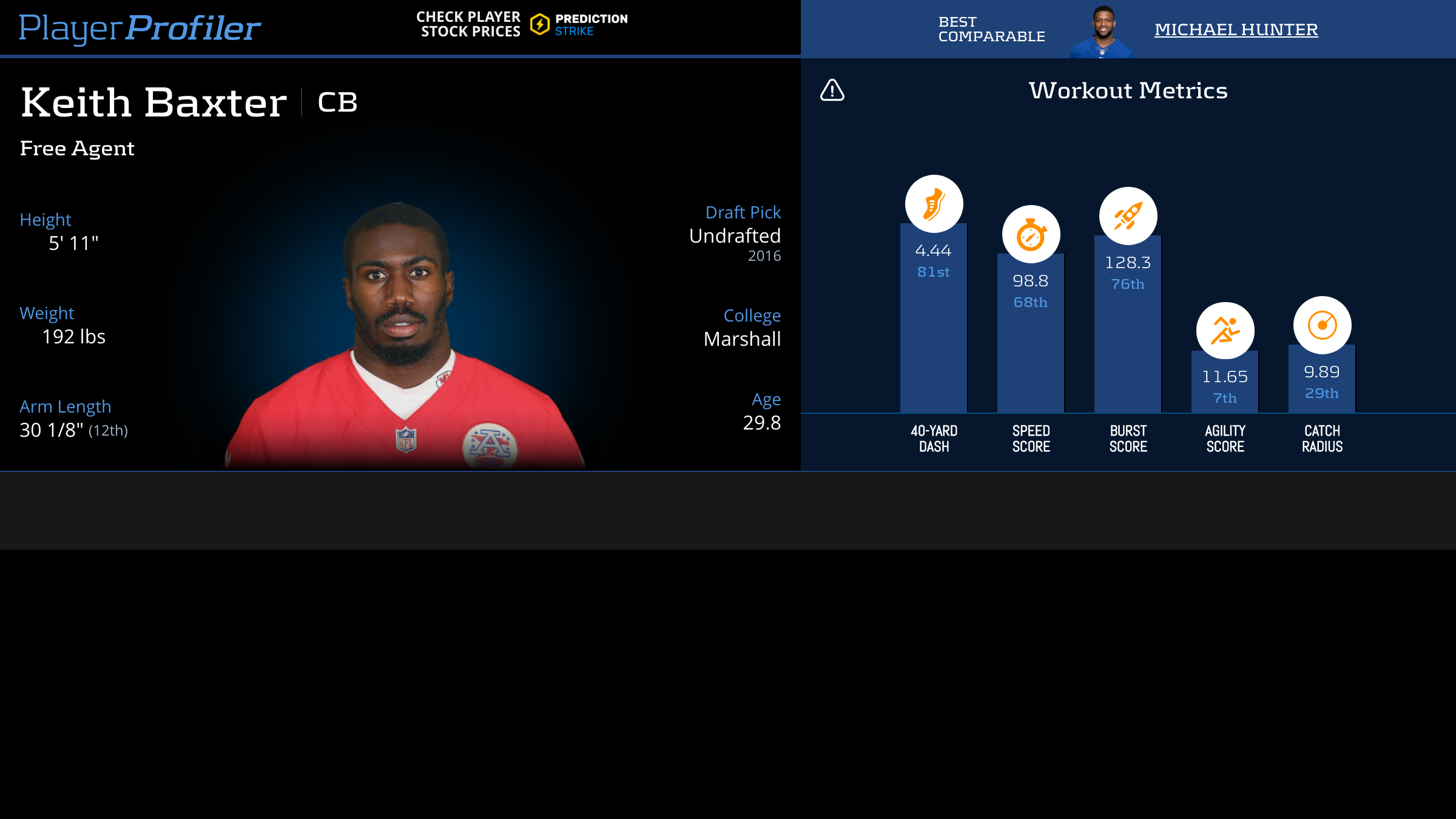The height and width of the screenshot is (819, 1456).
Task: View Michael Hunter's headshot thumbnail
Action: click(x=1102, y=32)
